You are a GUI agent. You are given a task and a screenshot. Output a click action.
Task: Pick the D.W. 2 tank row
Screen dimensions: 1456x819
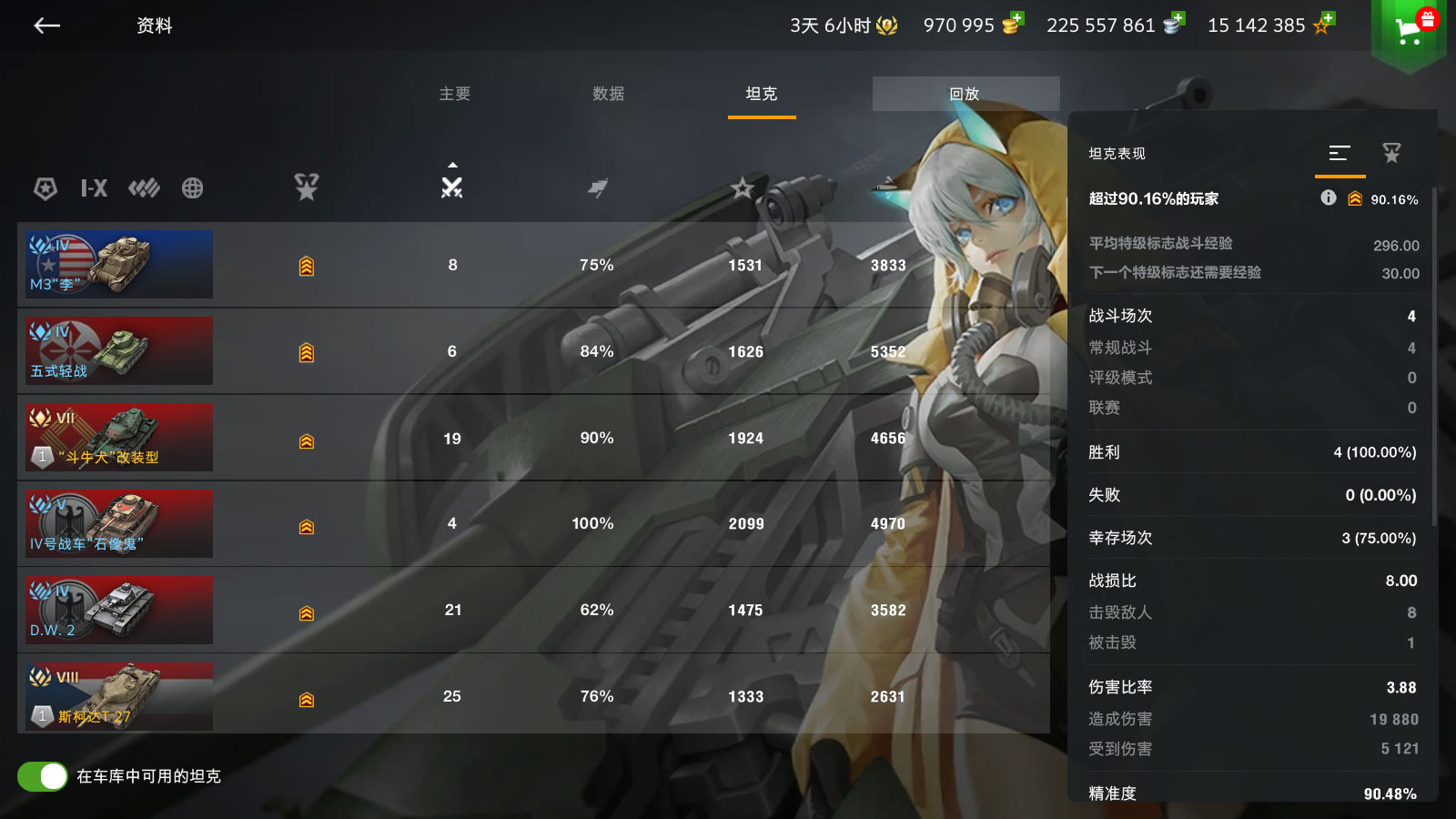point(119,610)
